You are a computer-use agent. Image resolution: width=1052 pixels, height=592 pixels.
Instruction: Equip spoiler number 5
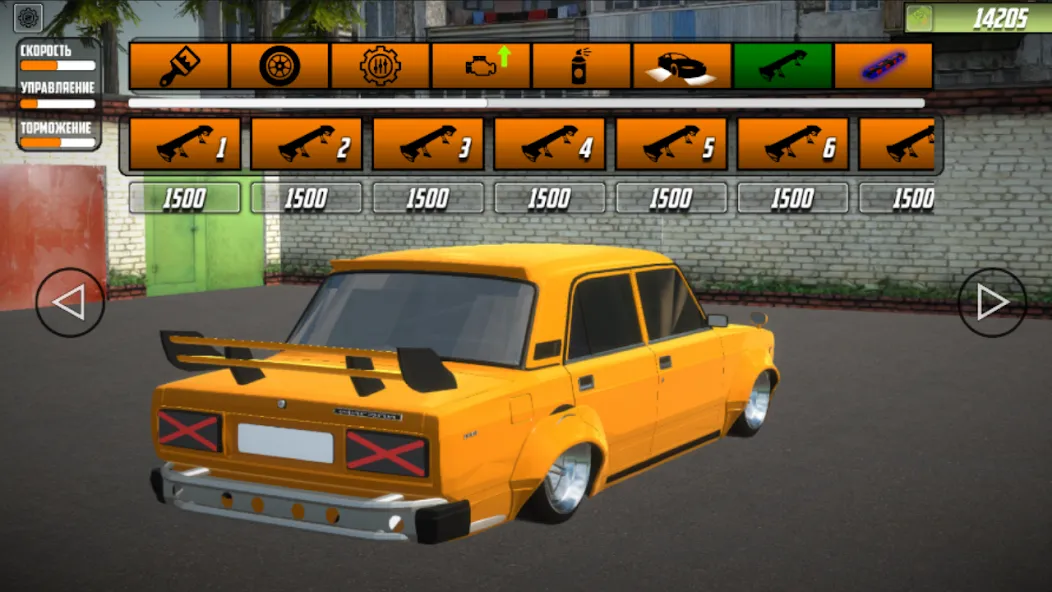tap(671, 145)
